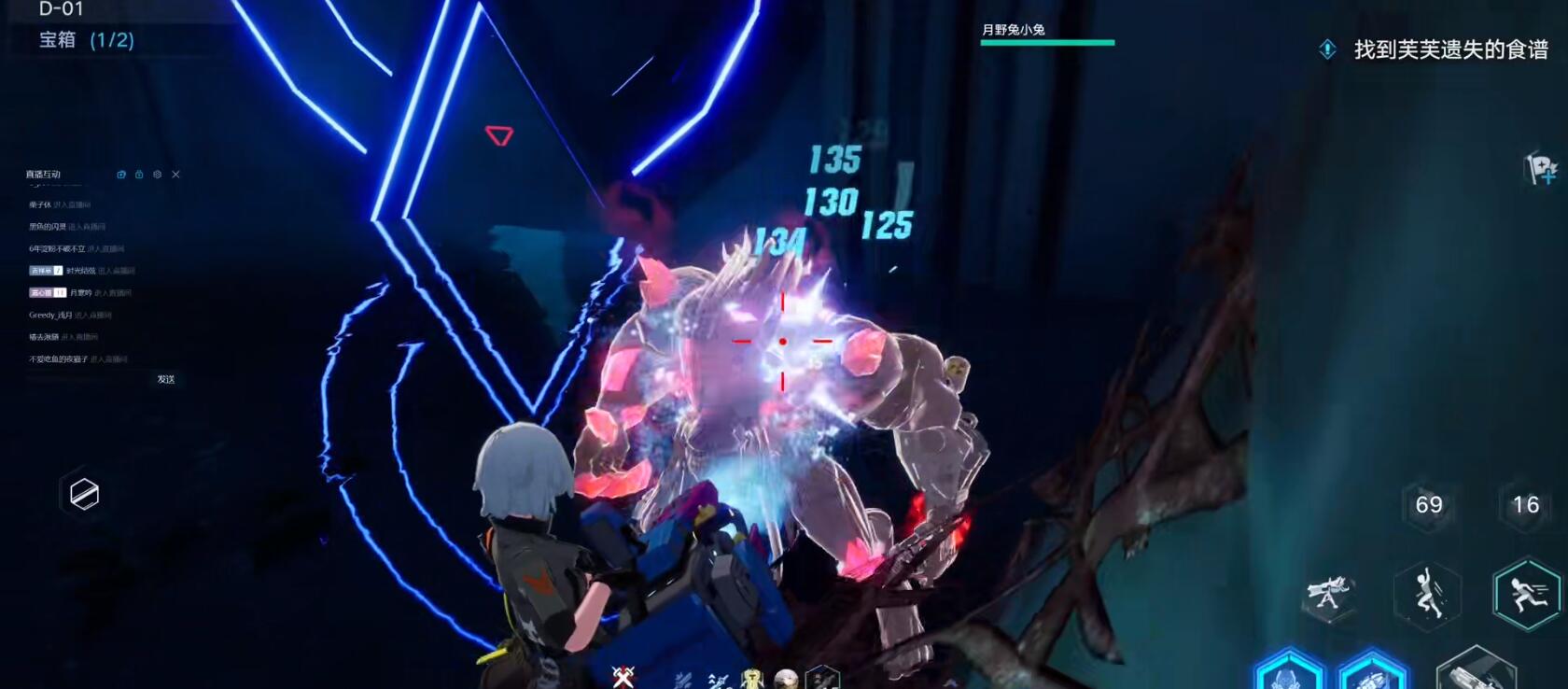Trigger the jump action button

(x=1427, y=595)
